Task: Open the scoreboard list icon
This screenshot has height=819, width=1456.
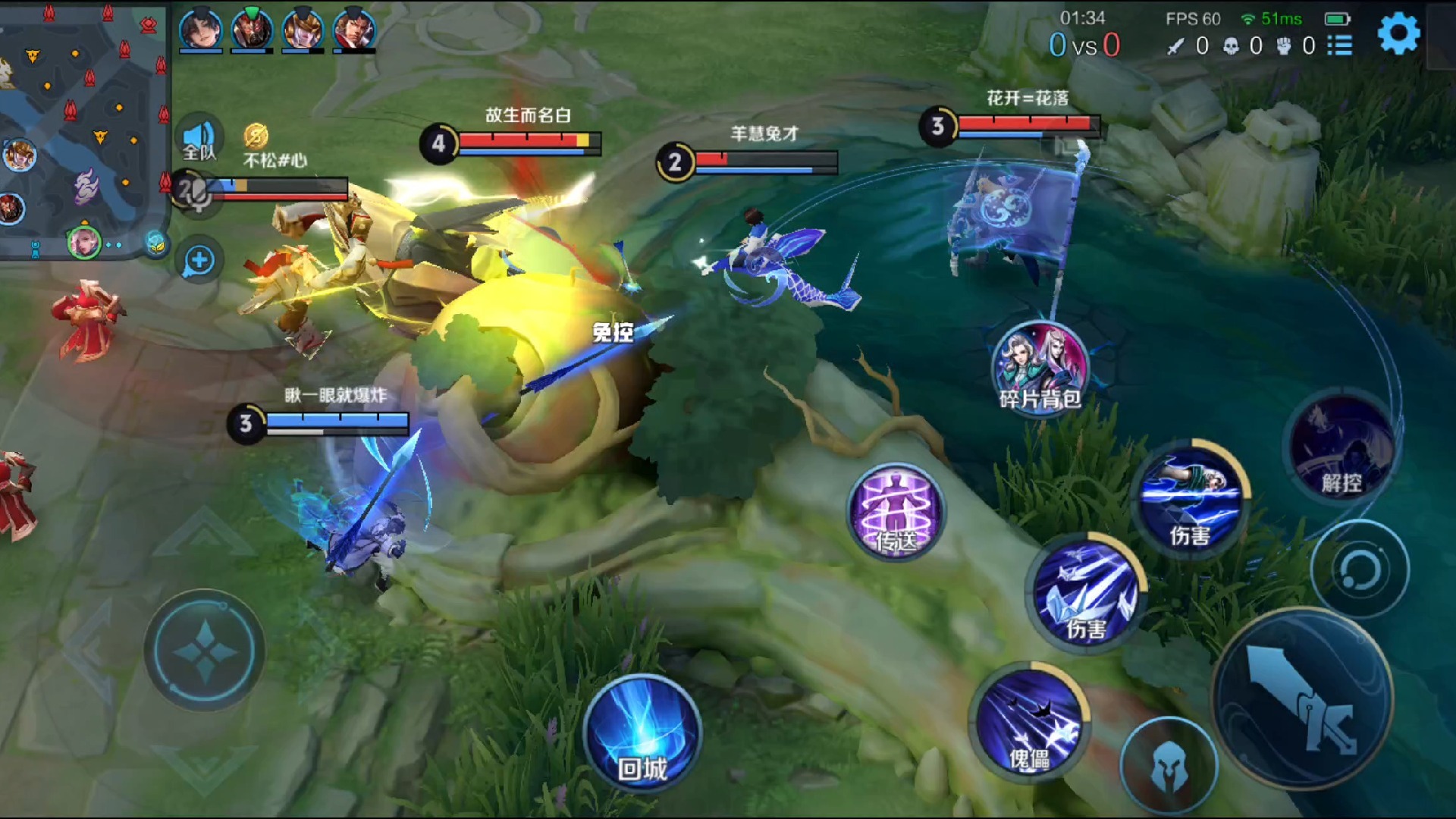Action: tap(1340, 45)
